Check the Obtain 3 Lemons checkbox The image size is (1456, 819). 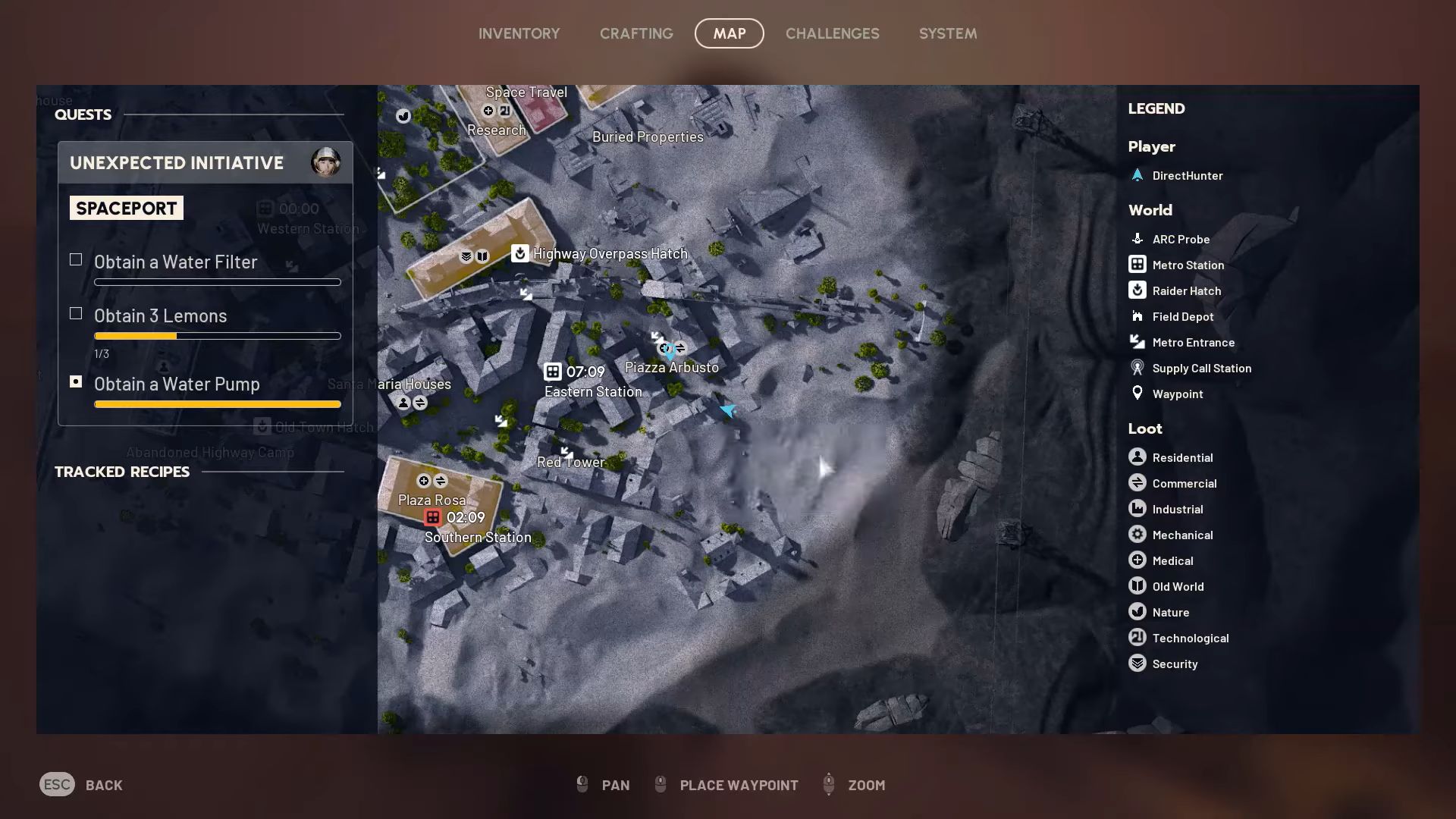76,313
